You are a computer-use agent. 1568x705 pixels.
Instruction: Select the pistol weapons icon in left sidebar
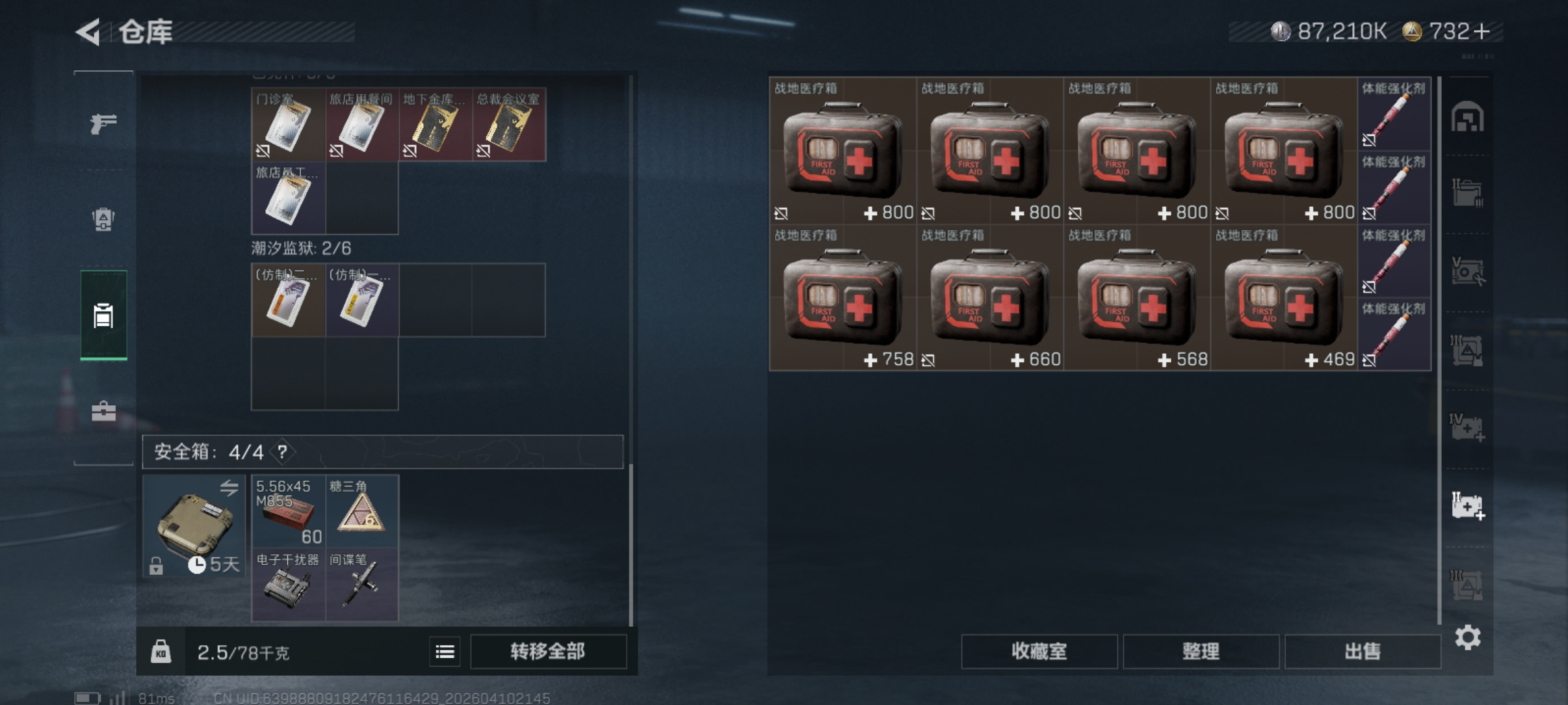[103, 124]
